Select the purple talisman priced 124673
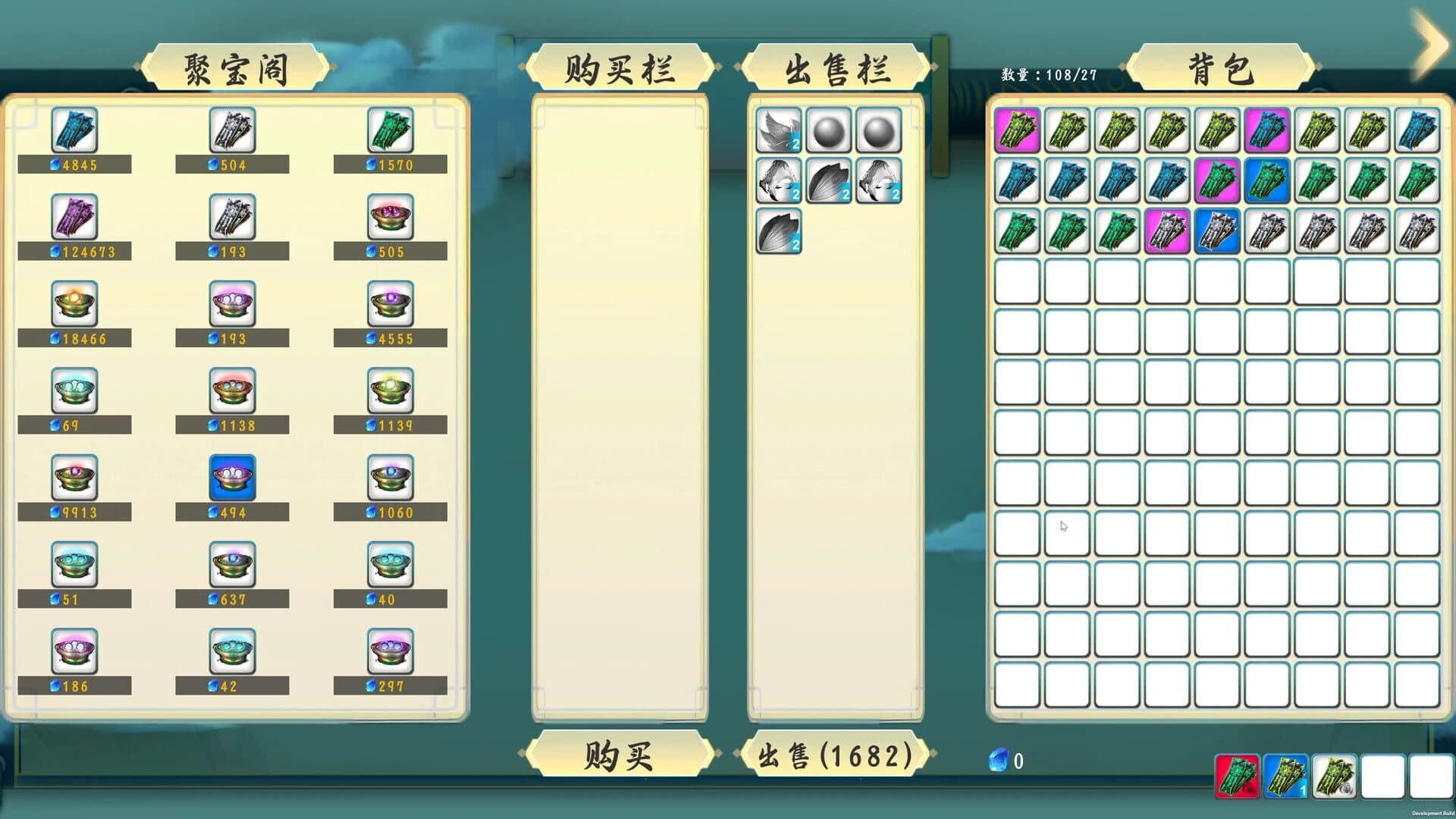Screen dimensions: 1456x819 click(74, 217)
